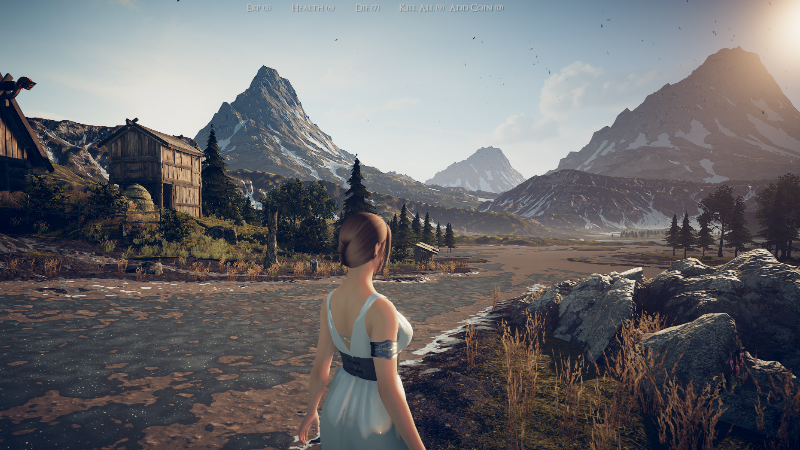The width and height of the screenshot is (800, 450).
Task: Select the Health debug option
Action: 311,8
